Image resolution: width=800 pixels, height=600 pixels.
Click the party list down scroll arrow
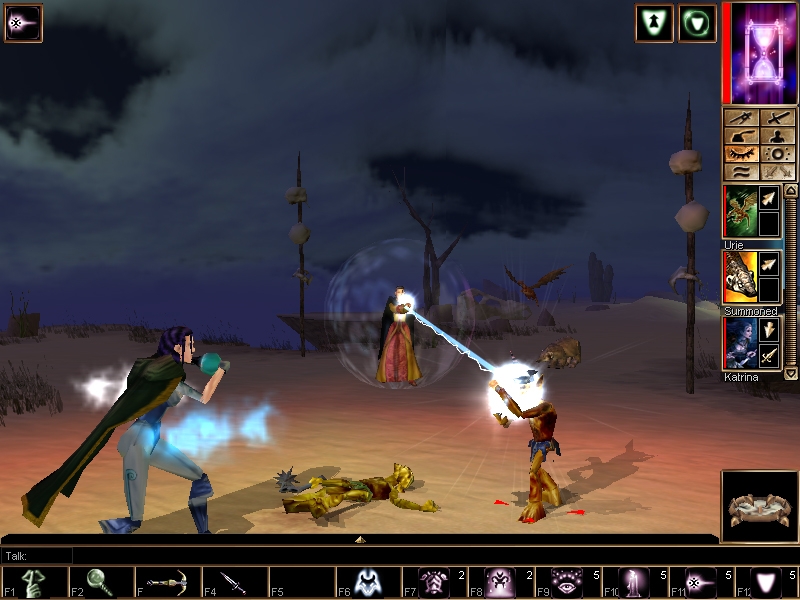(791, 372)
